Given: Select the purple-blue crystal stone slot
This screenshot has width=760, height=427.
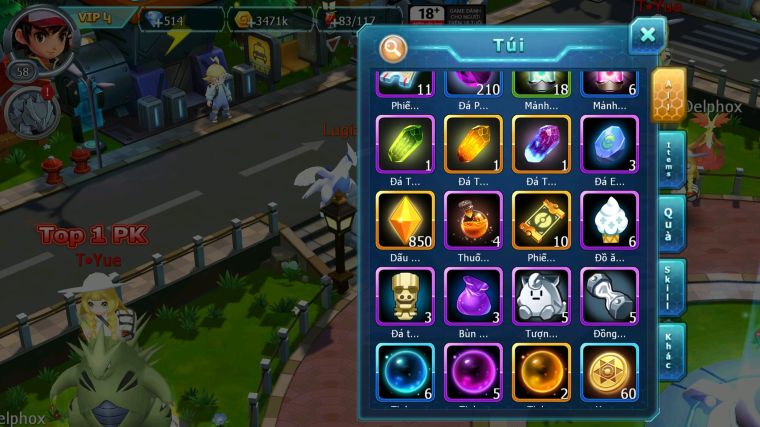Looking at the screenshot, I should coord(541,145).
